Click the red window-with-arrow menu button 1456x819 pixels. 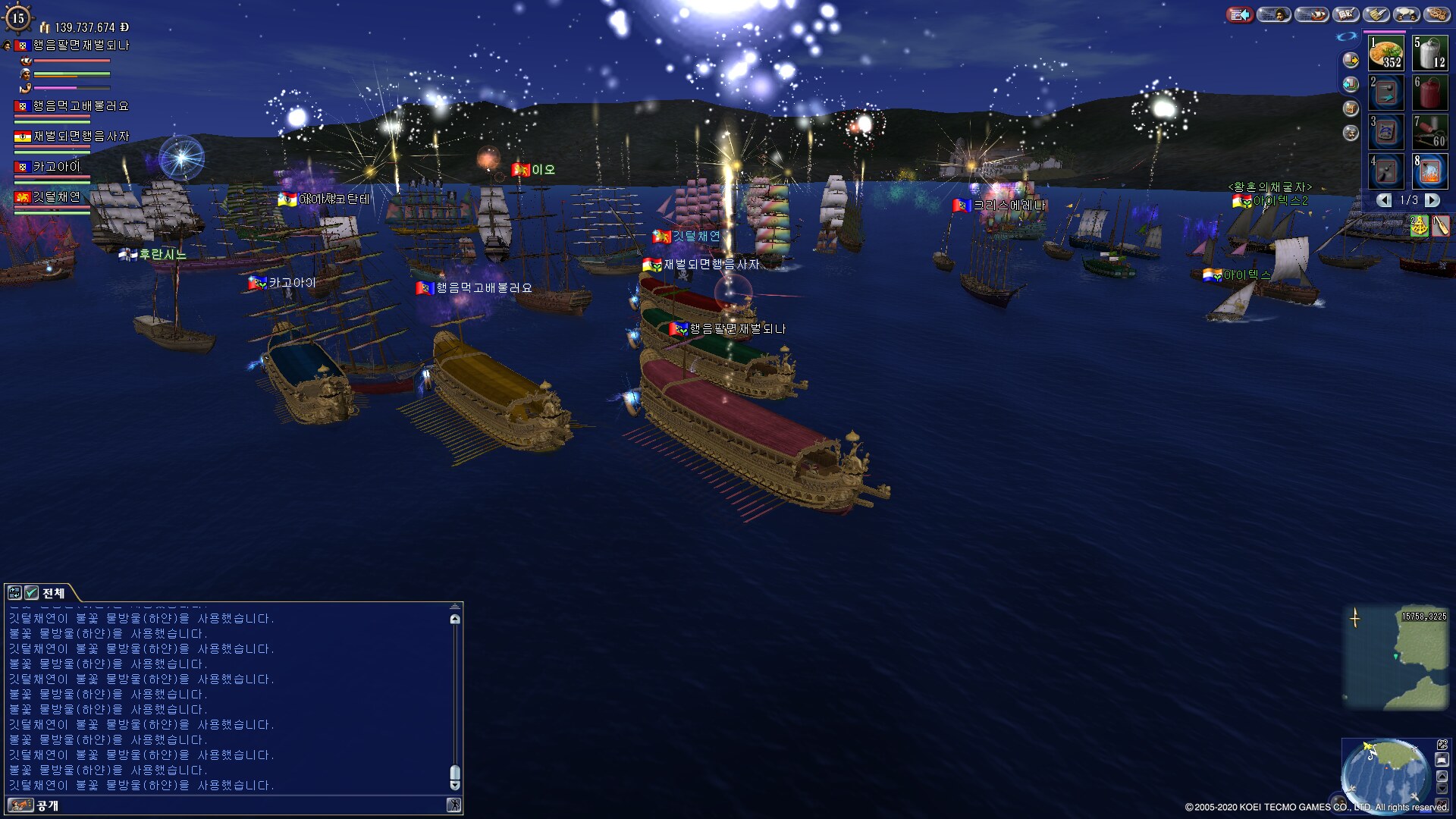click(1241, 14)
